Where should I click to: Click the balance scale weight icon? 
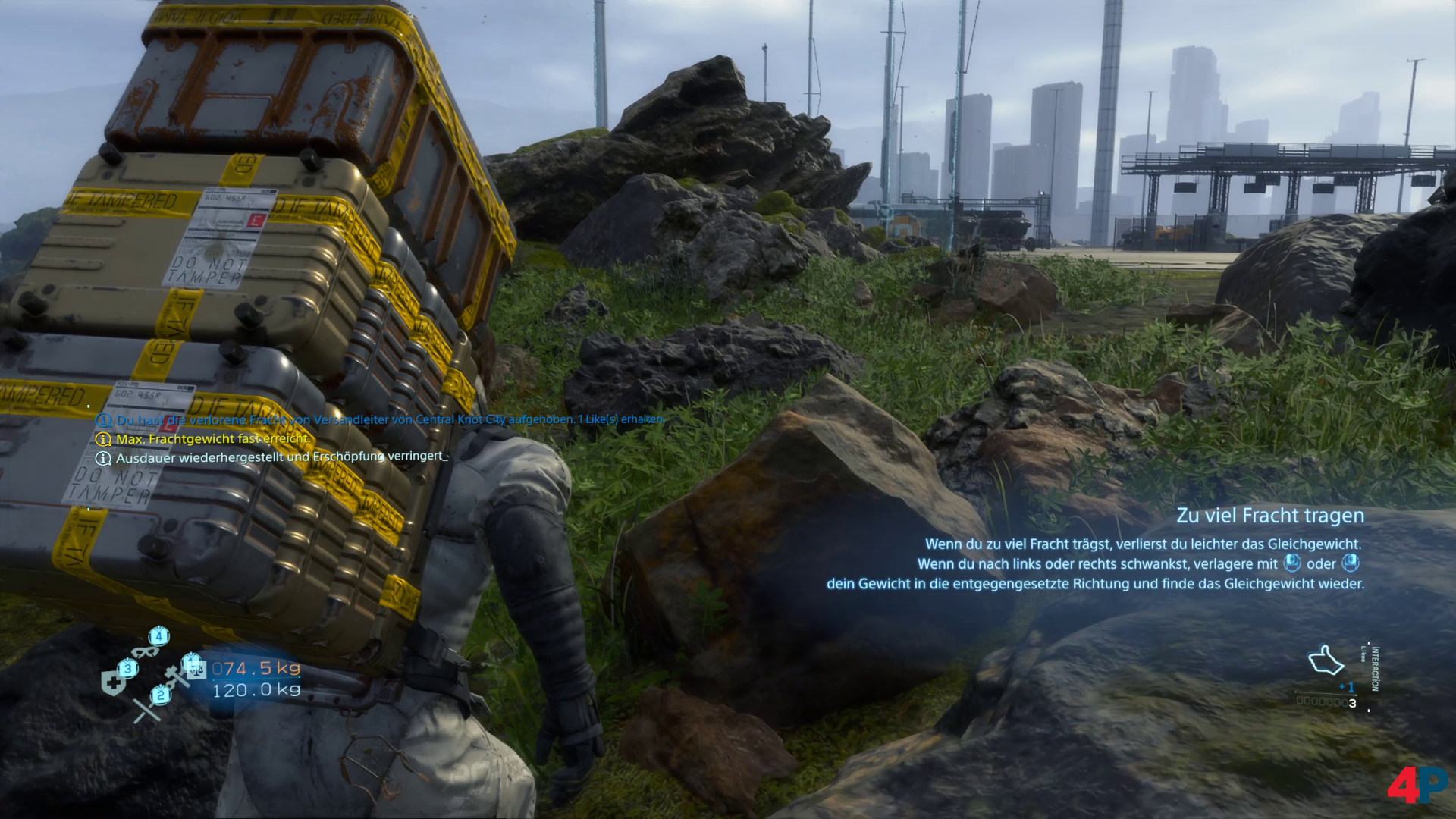[196, 670]
